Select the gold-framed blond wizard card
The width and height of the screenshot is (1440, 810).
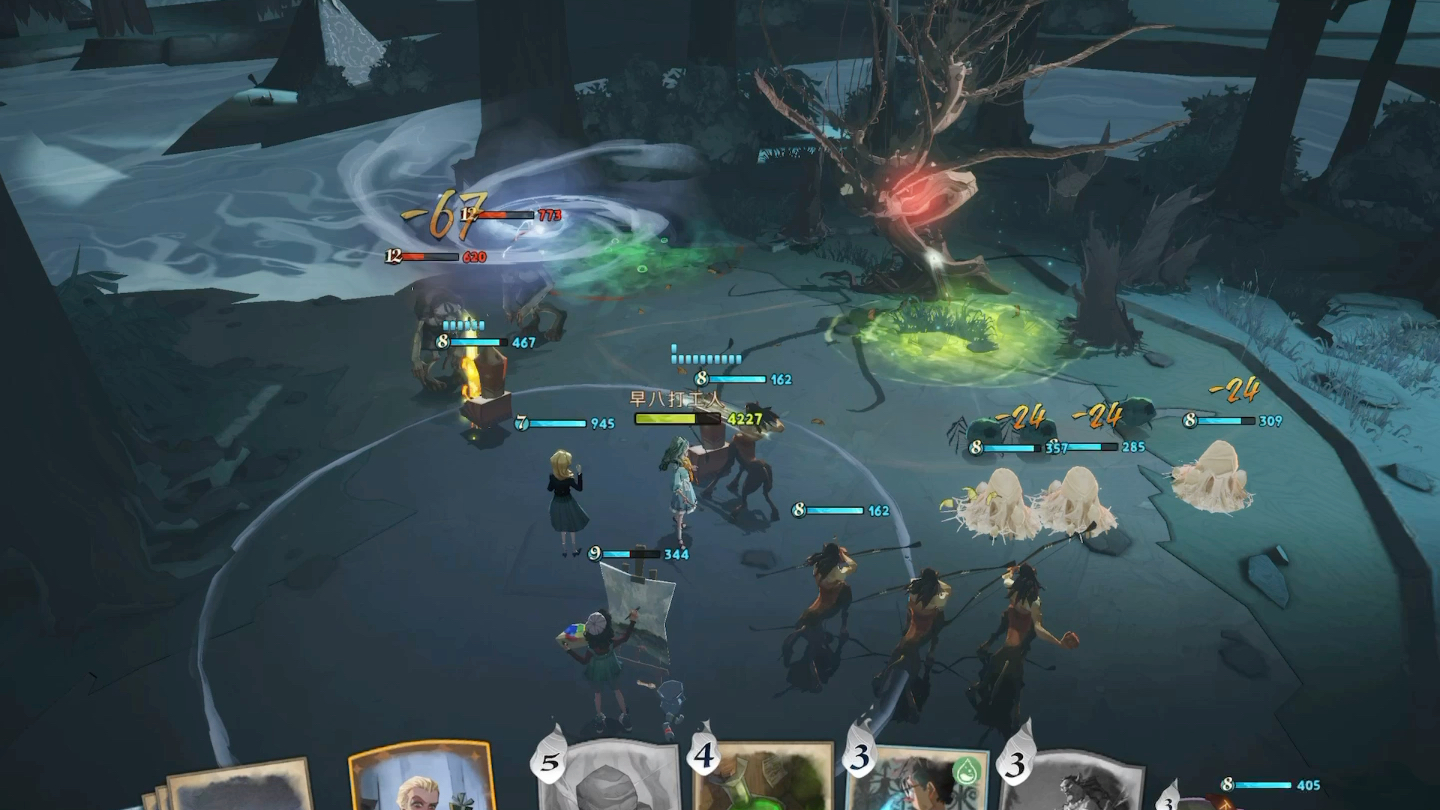pyautogui.click(x=420, y=780)
